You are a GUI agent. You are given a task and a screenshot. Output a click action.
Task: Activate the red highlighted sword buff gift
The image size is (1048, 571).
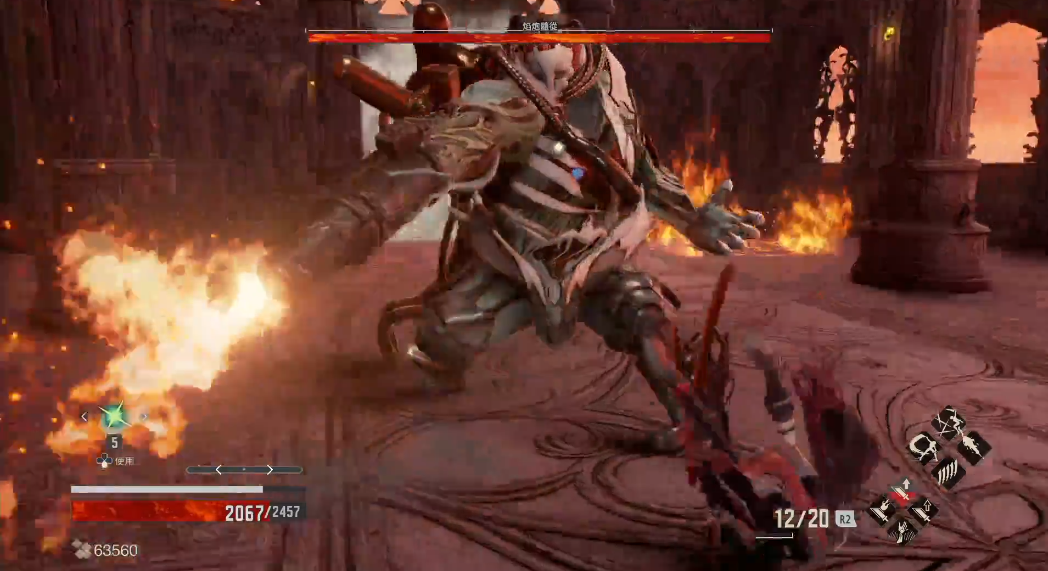(x=903, y=491)
